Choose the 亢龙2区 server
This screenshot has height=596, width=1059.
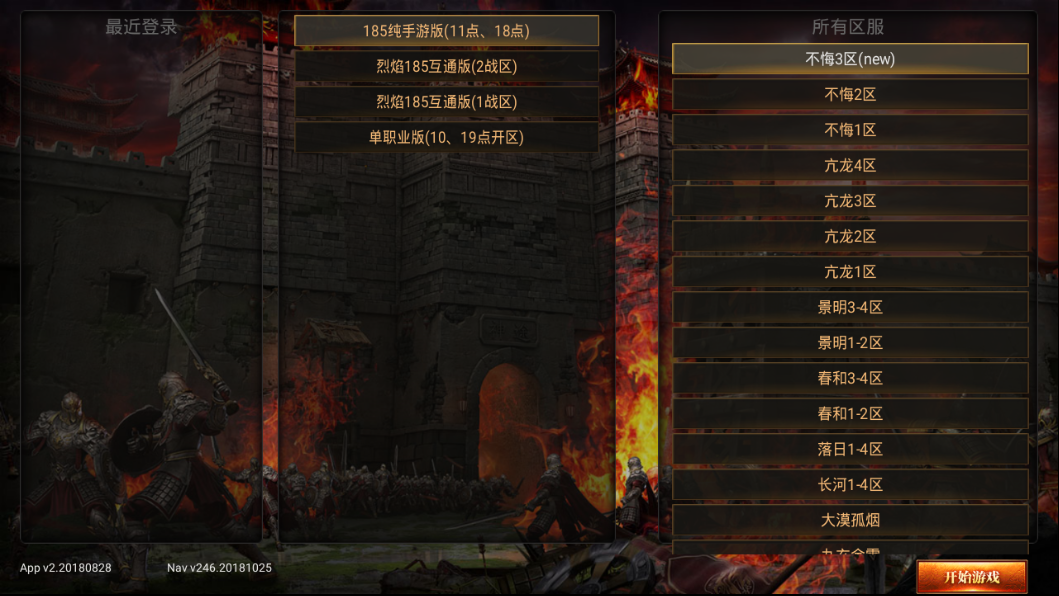click(850, 237)
